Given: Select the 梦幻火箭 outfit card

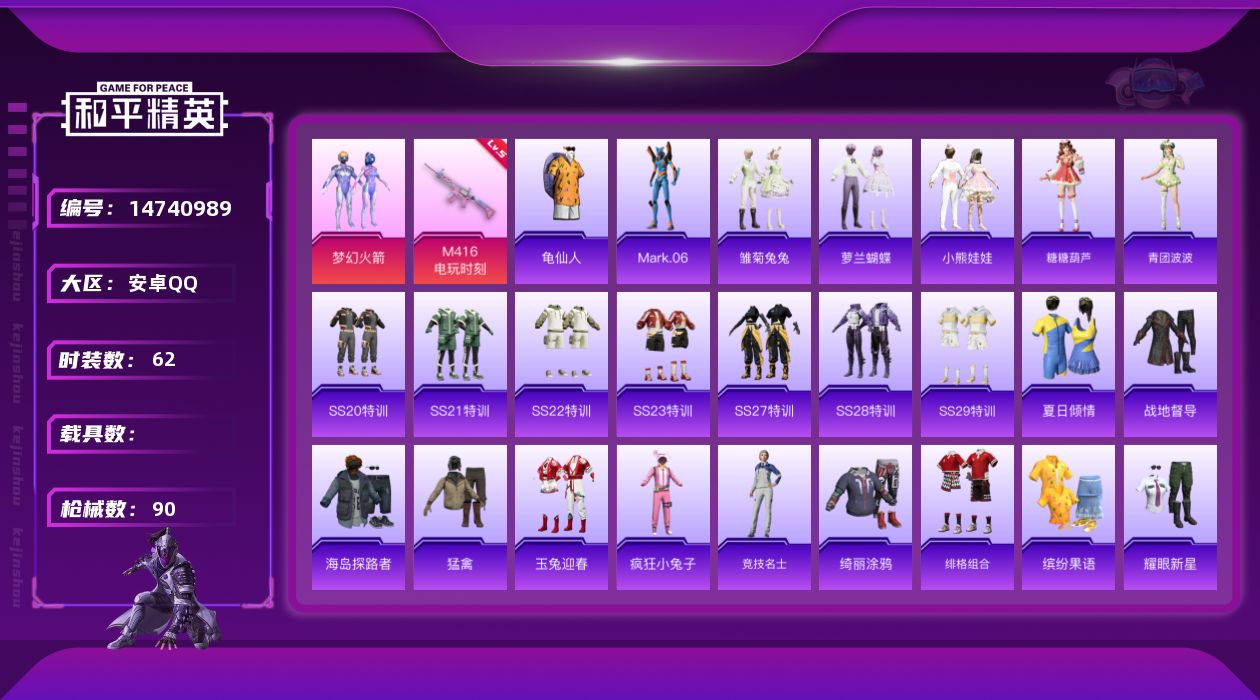Looking at the screenshot, I should 358,211.
